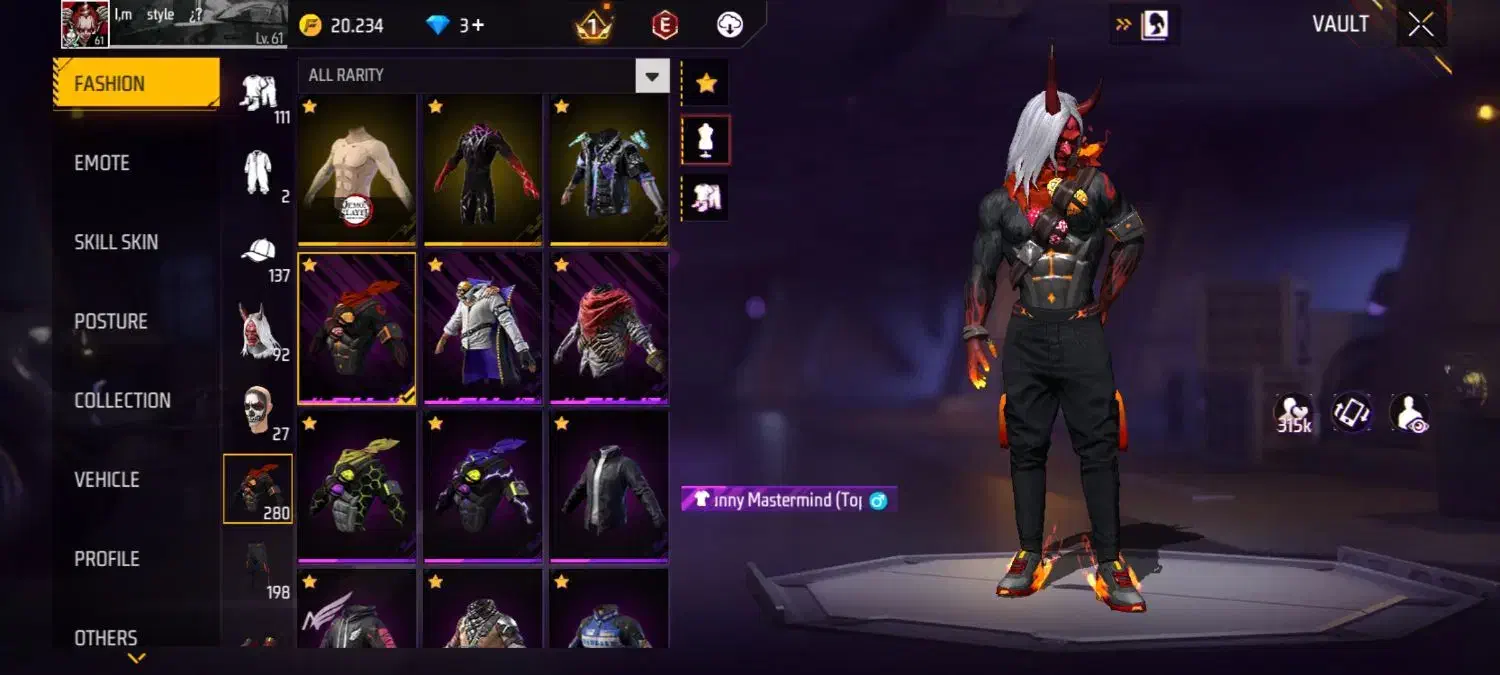
Task: Equip the white coat with purple trim
Action: (483, 327)
